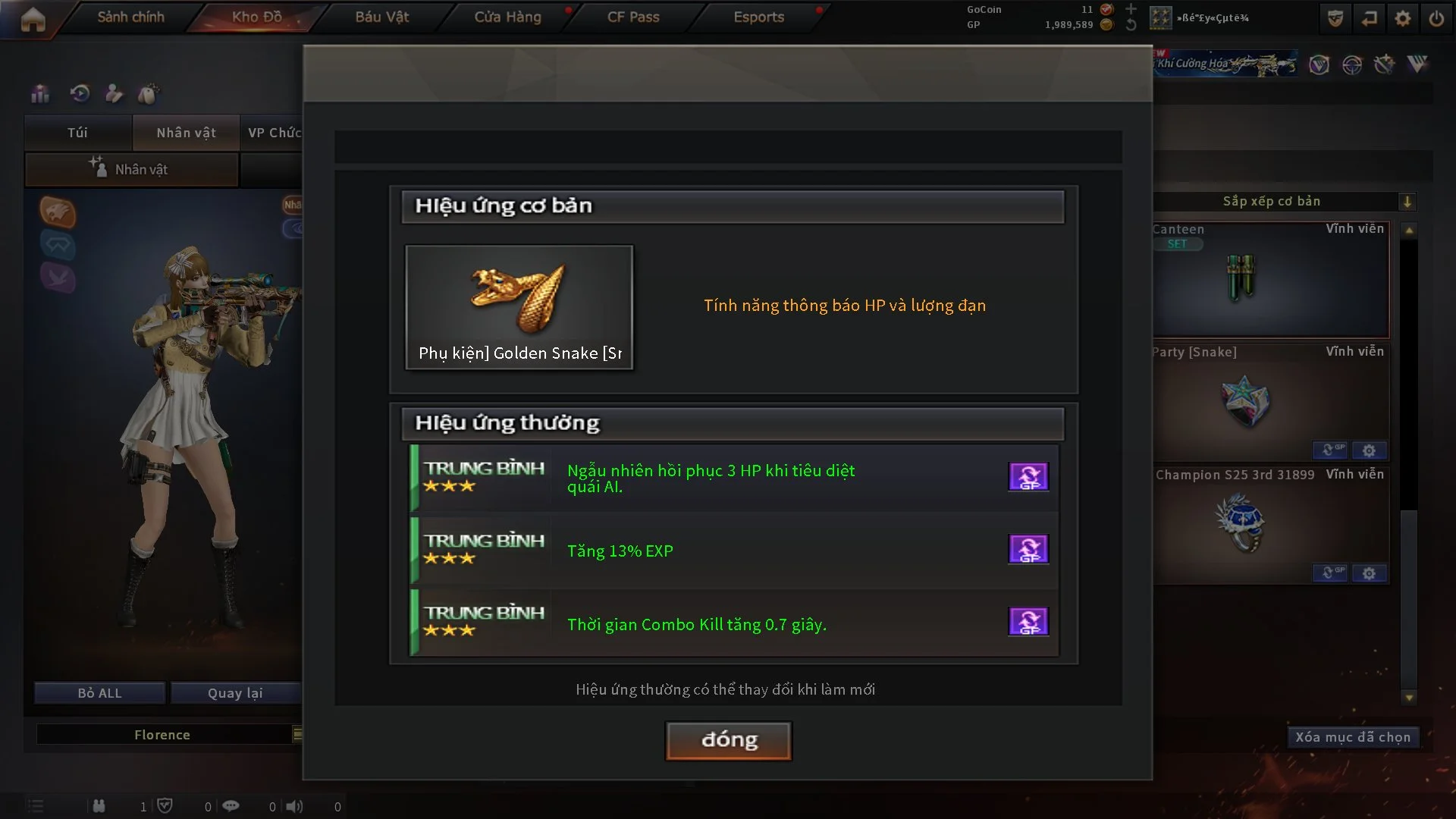Viewport: 1456px width, 819px height.
Task: Click the Quay lại button
Action: coord(235,693)
